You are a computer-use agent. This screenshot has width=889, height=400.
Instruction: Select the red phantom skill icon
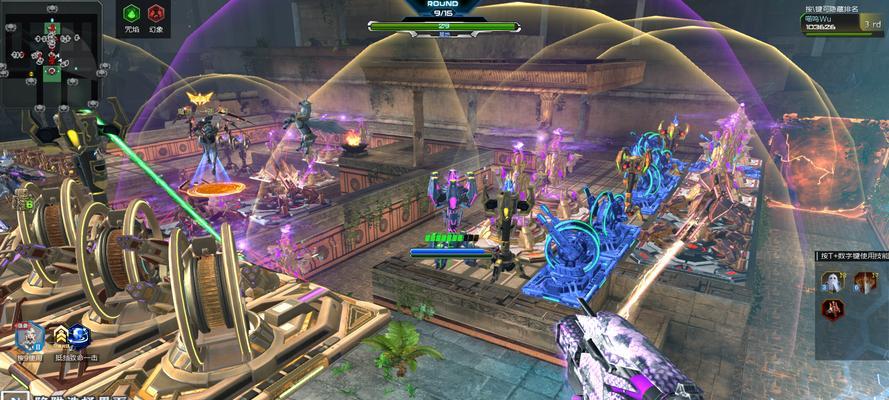[x=156, y=14]
